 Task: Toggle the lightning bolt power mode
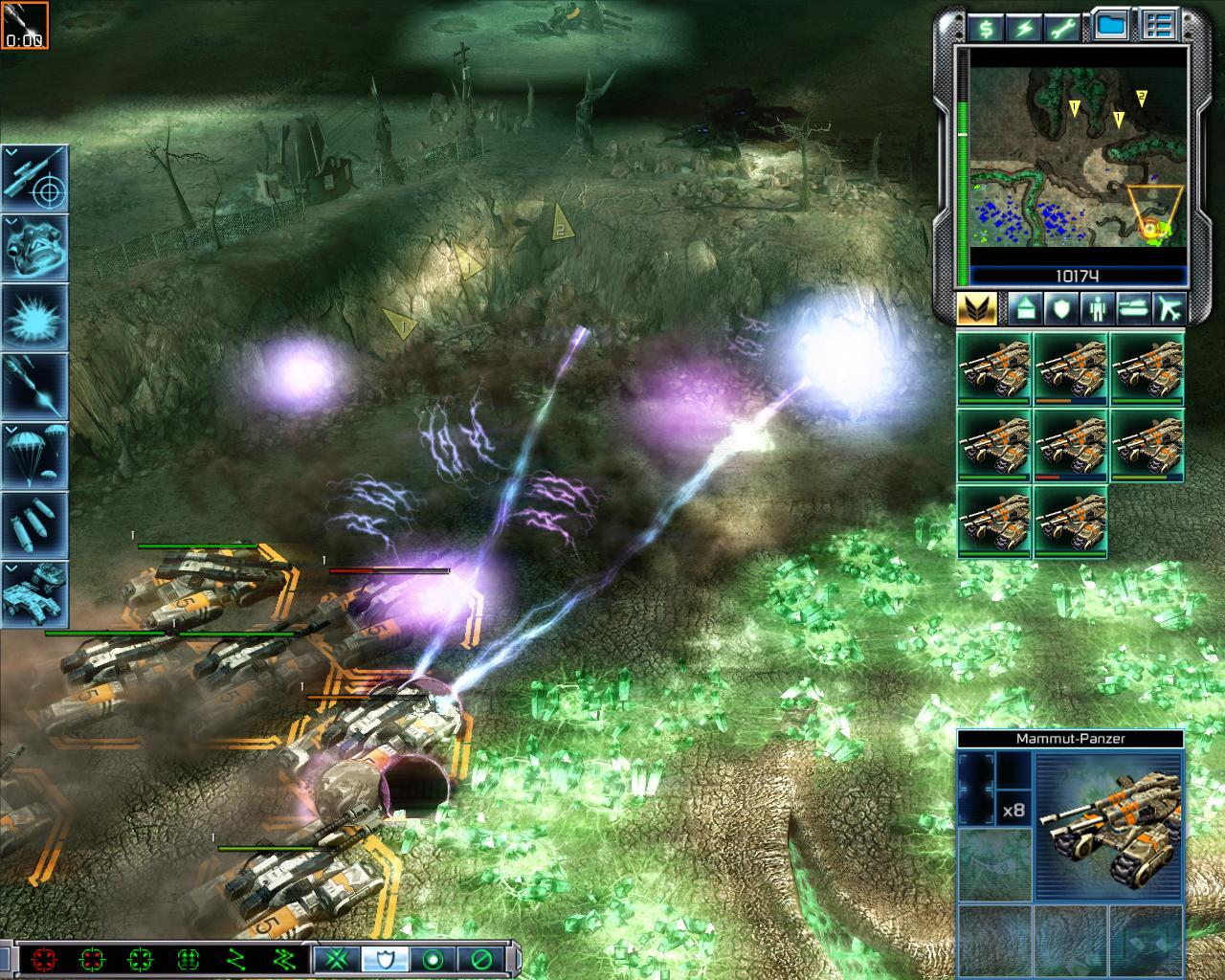pos(1025,27)
